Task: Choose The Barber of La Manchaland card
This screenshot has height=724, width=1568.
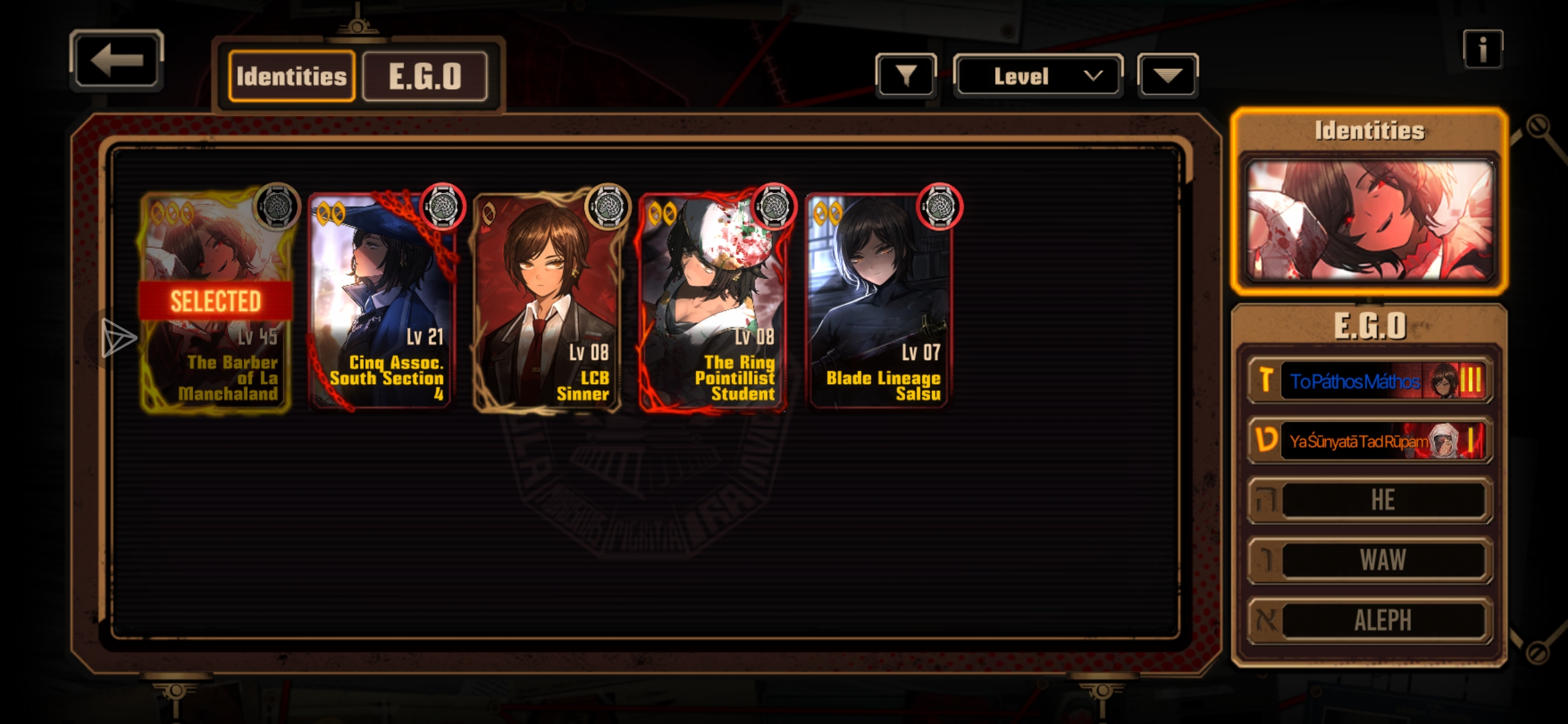Action: pyautogui.click(x=216, y=302)
